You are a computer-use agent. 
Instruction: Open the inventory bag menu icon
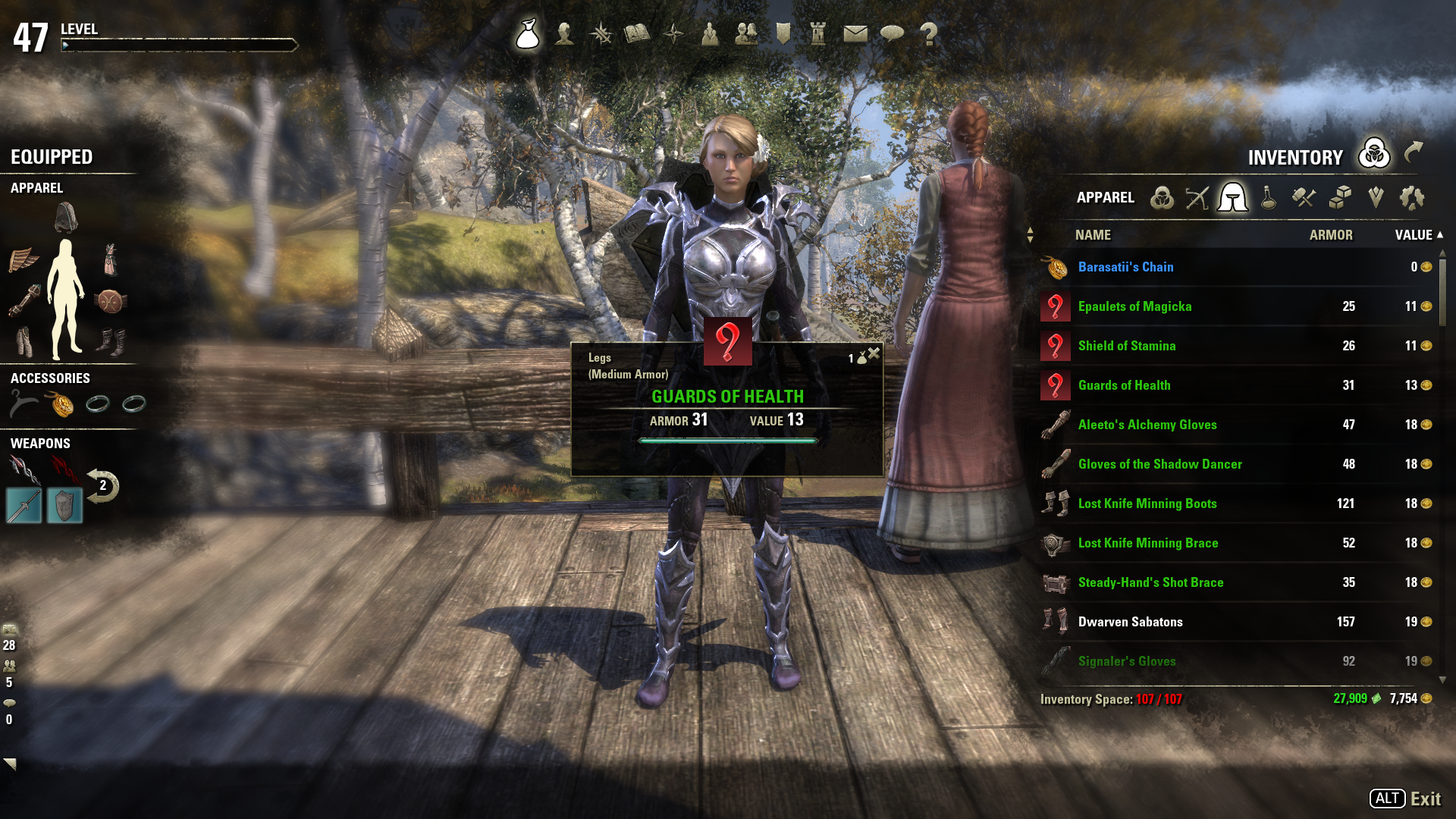[528, 34]
